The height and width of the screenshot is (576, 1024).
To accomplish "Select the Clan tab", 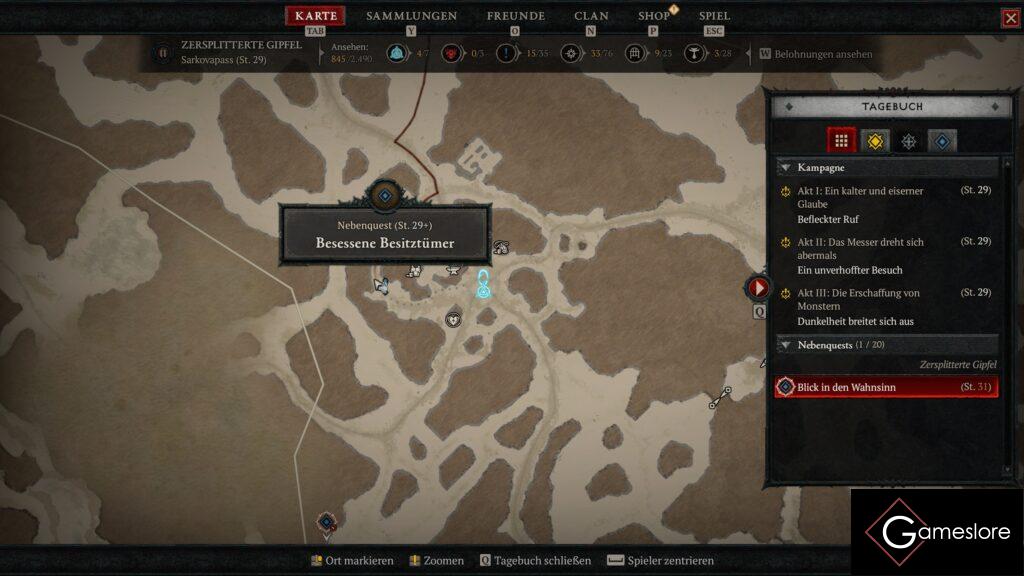I will point(591,16).
